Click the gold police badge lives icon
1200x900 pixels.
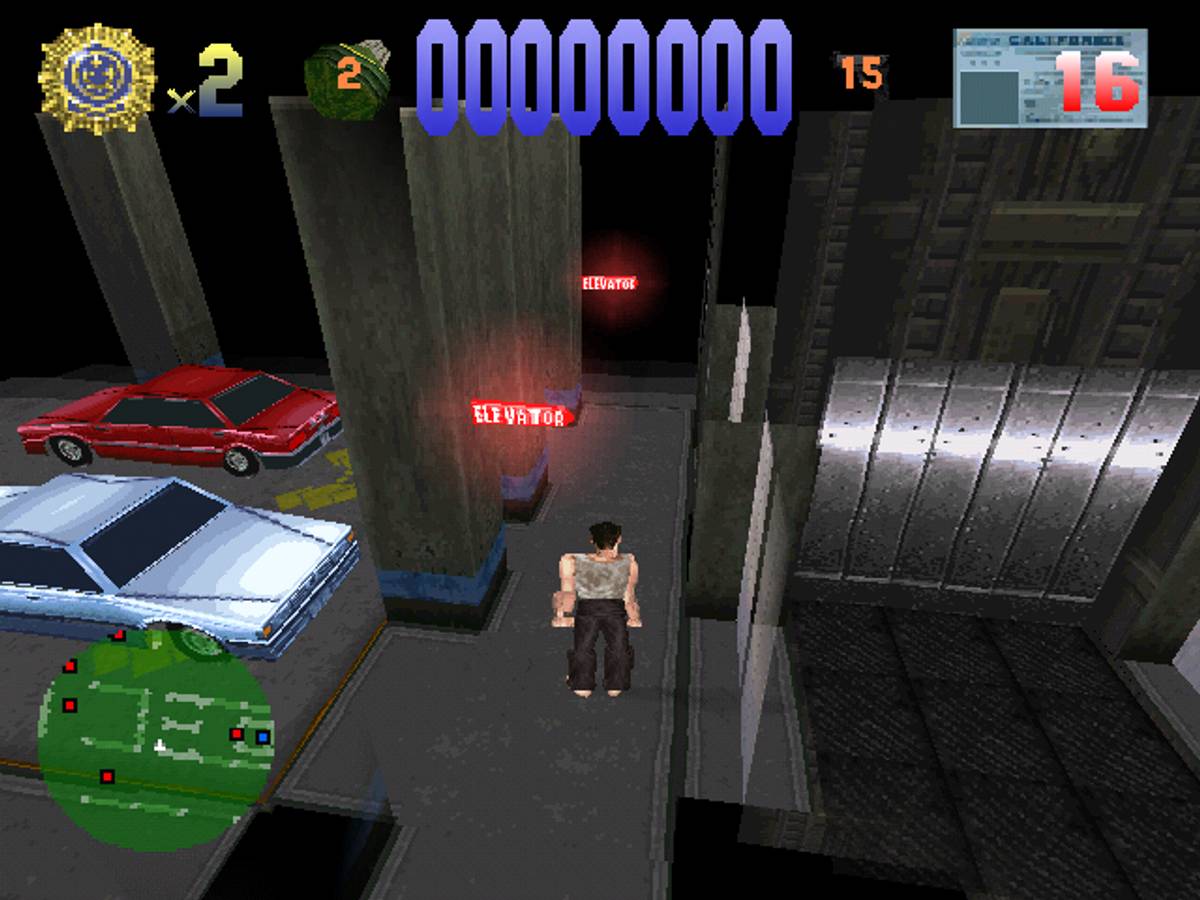pos(97,79)
